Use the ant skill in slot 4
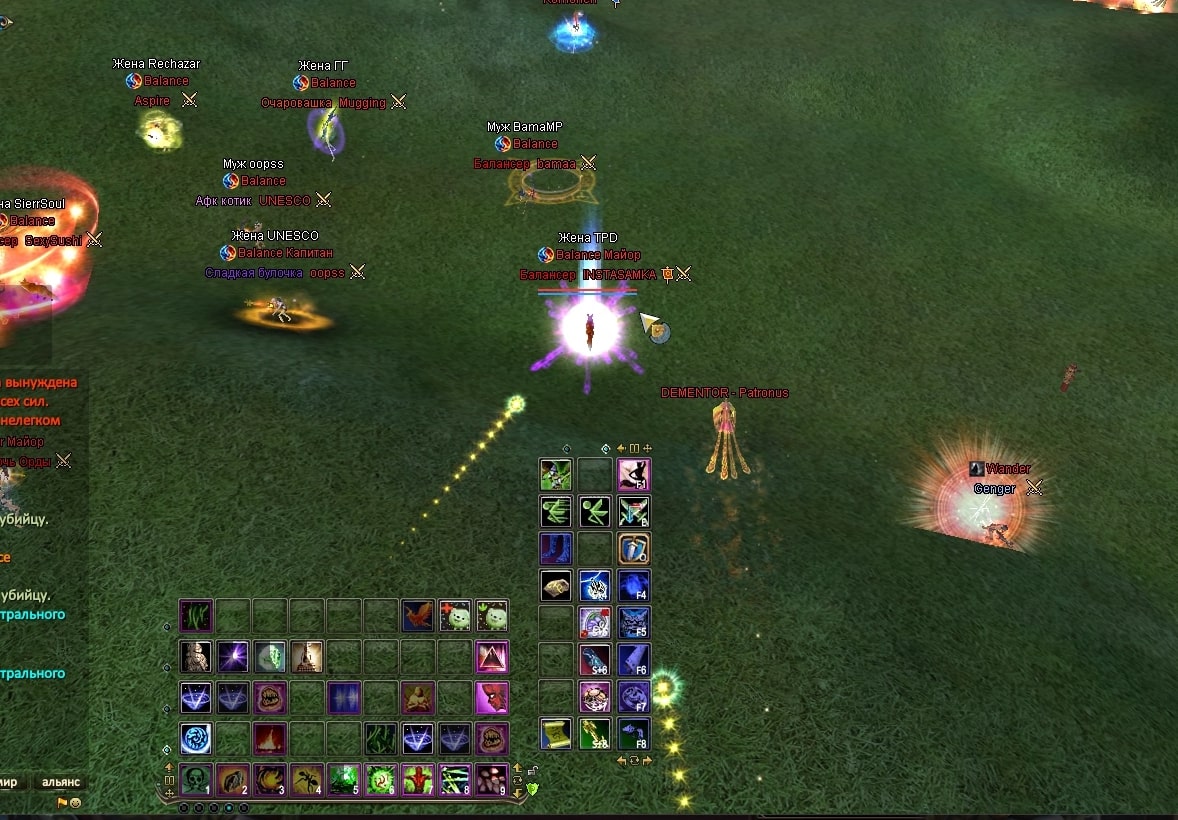This screenshot has width=1178, height=820. tap(306, 778)
